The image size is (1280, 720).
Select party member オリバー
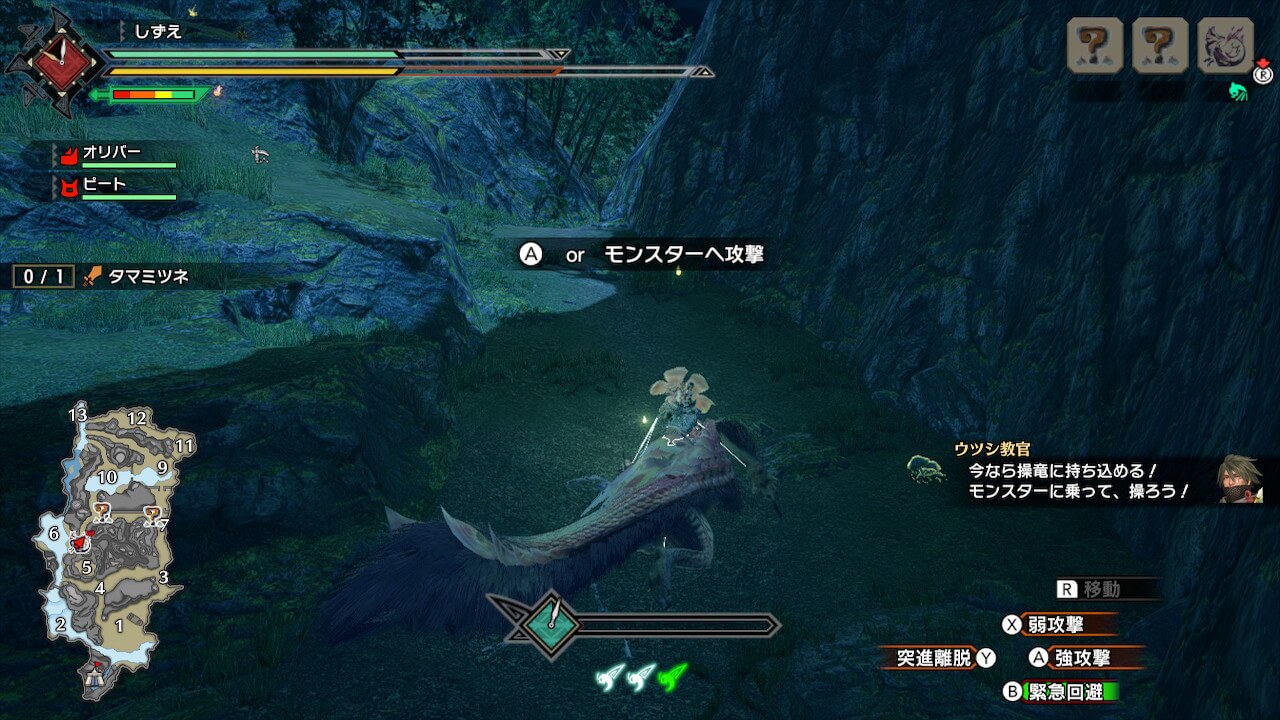pos(112,153)
